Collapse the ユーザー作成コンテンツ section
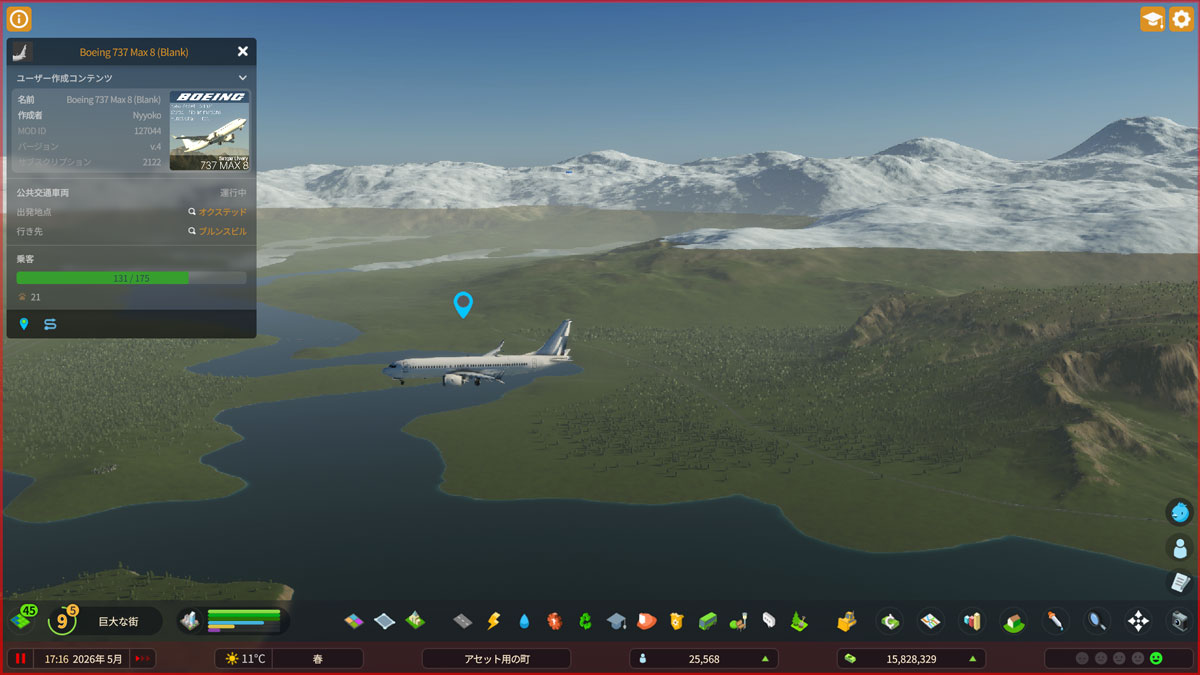Image resolution: width=1200 pixels, height=675 pixels. click(x=242, y=77)
